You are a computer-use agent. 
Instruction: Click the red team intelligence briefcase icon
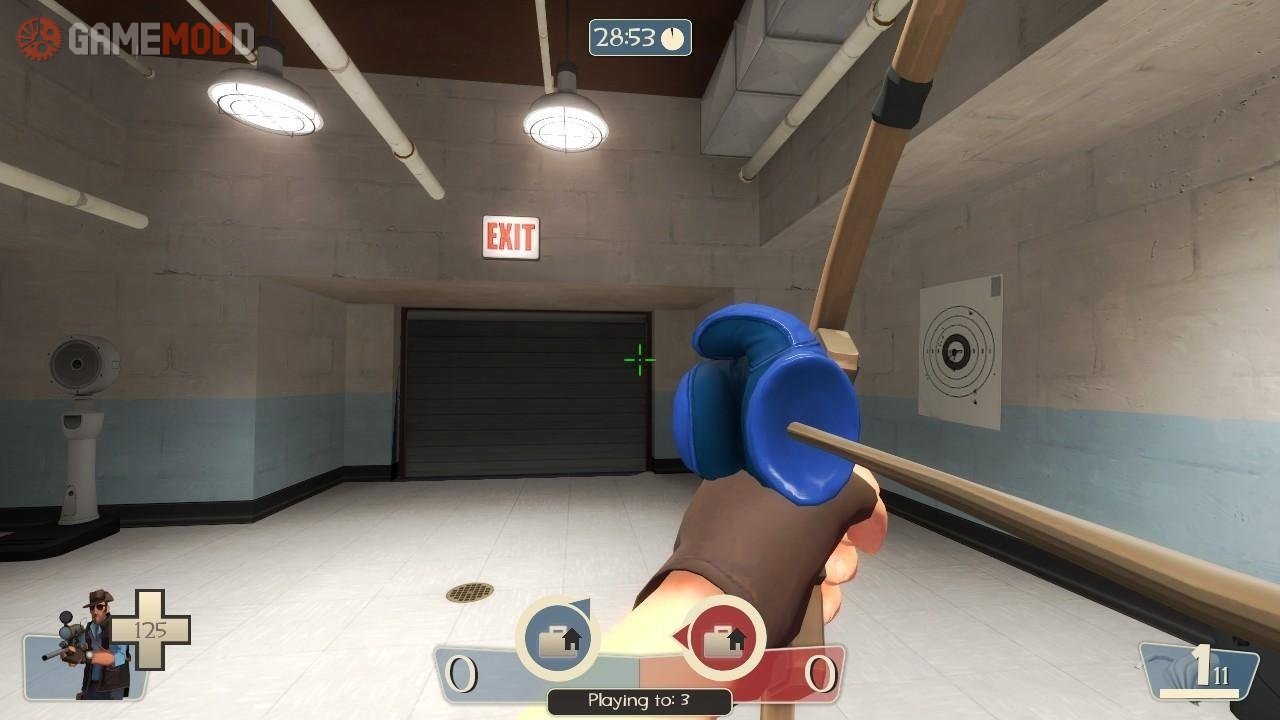coord(724,639)
